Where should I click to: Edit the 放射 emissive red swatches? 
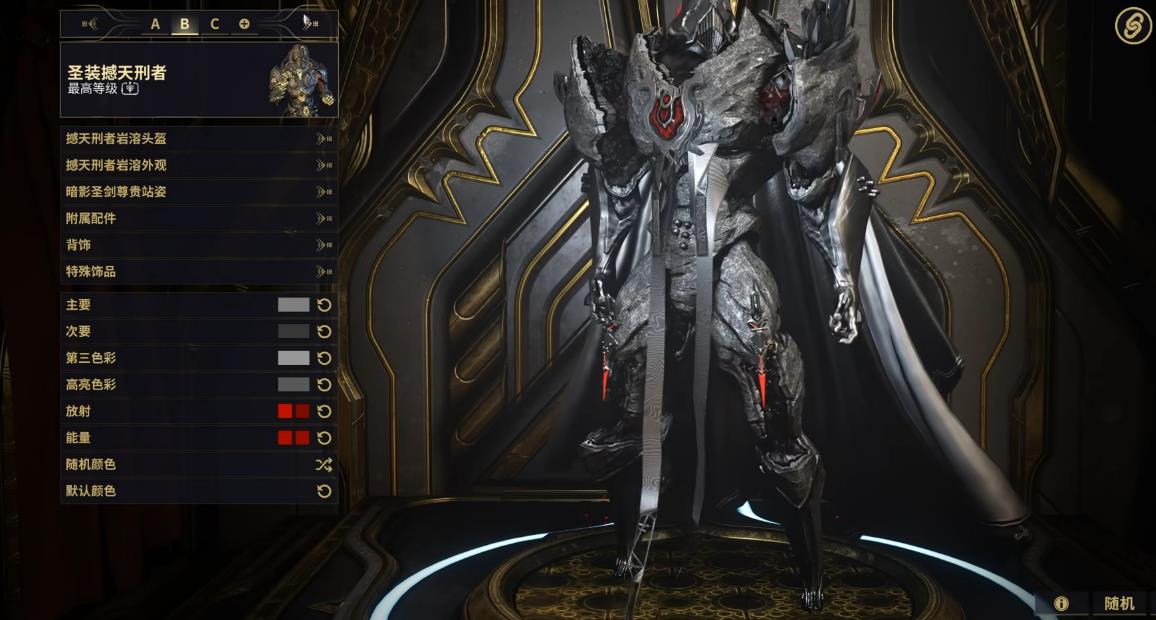pos(293,411)
